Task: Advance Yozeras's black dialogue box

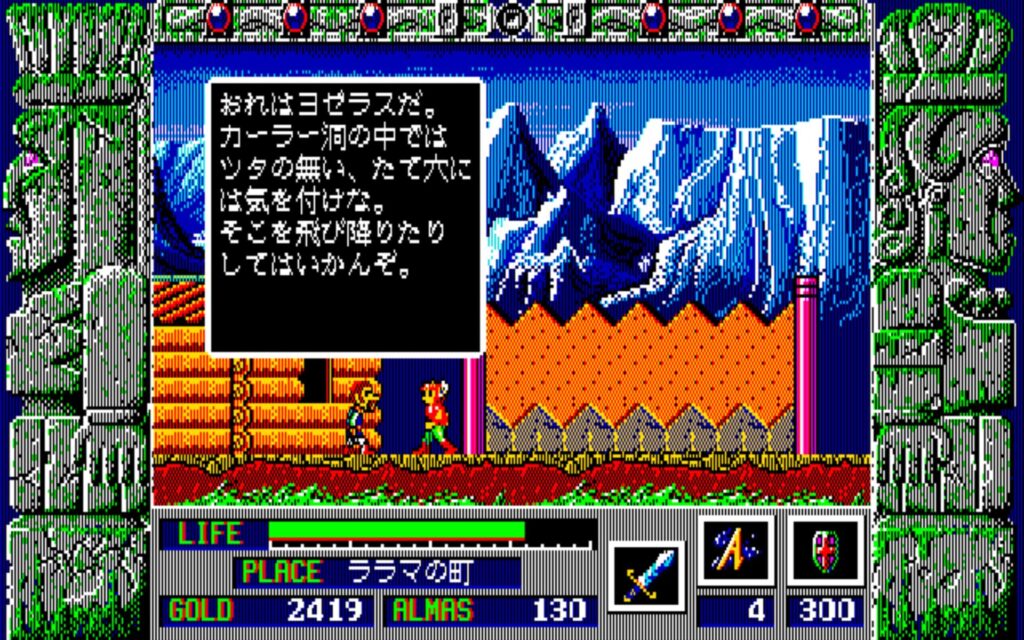Action: coord(345,217)
